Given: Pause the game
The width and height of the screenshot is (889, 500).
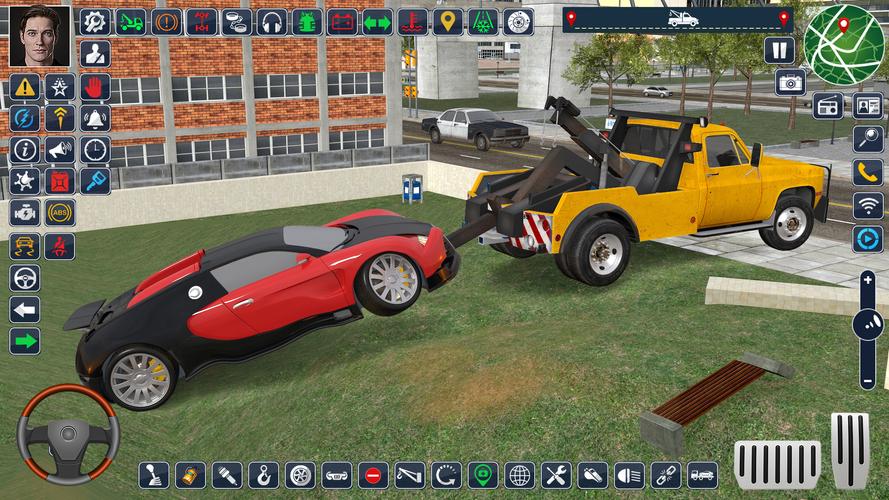Looking at the screenshot, I should [x=779, y=50].
